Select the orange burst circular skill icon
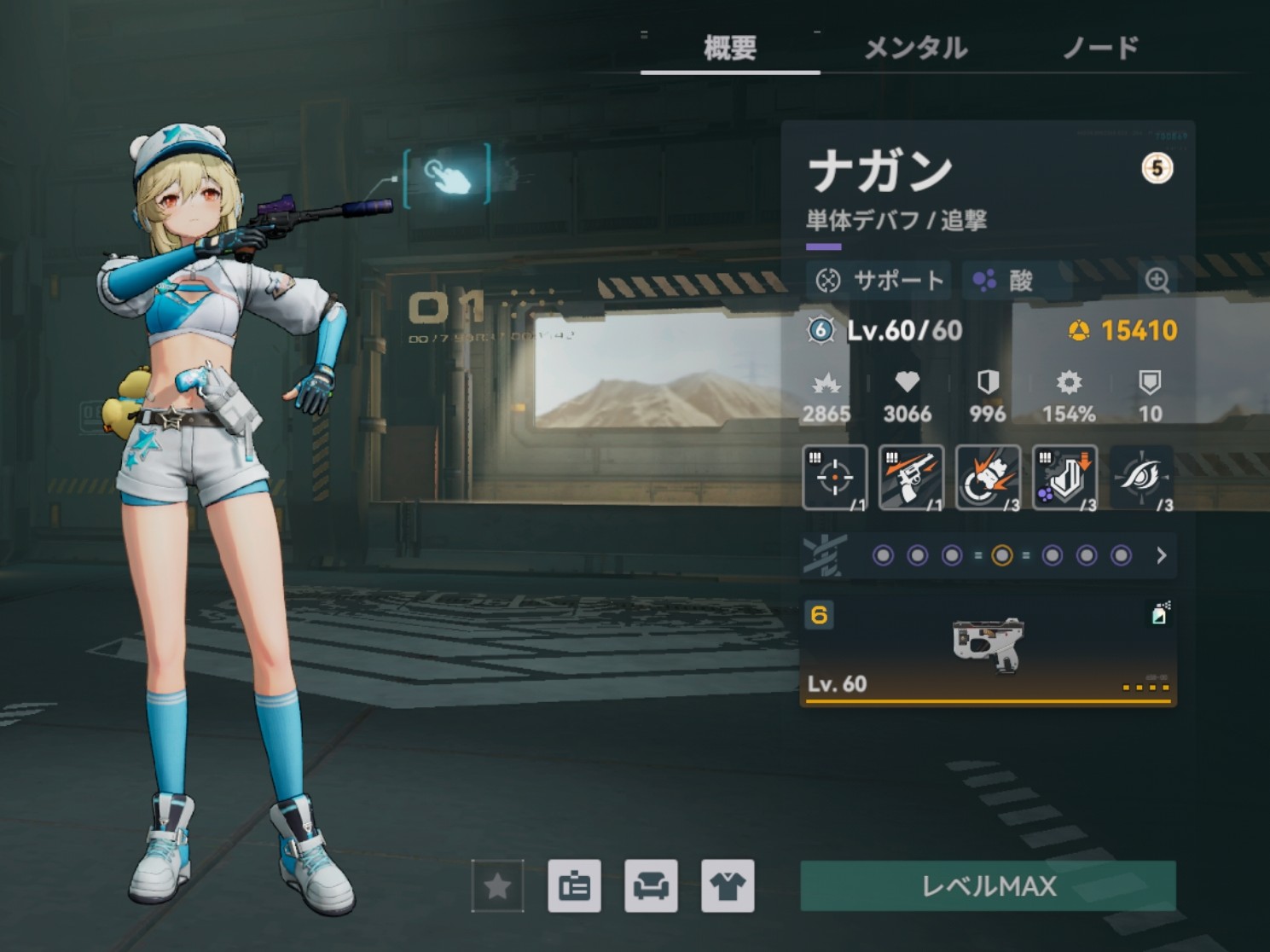 click(x=988, y=478)
